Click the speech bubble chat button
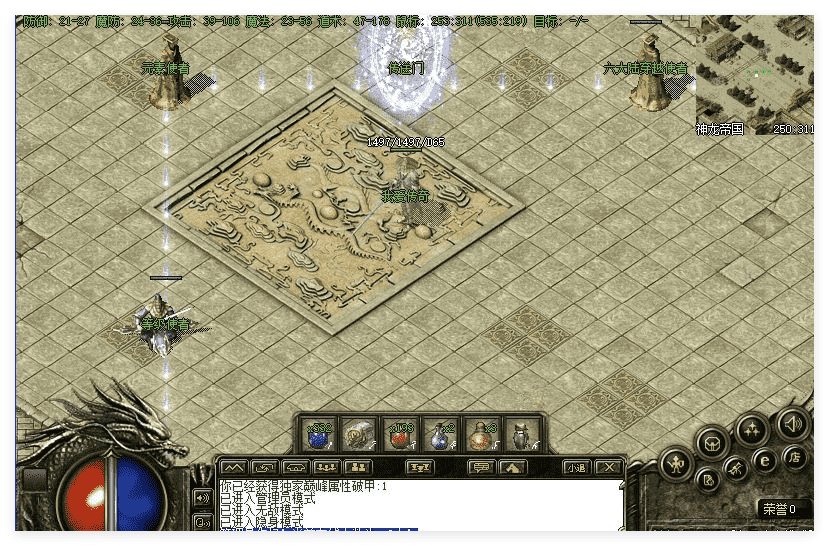 point(480,467)
